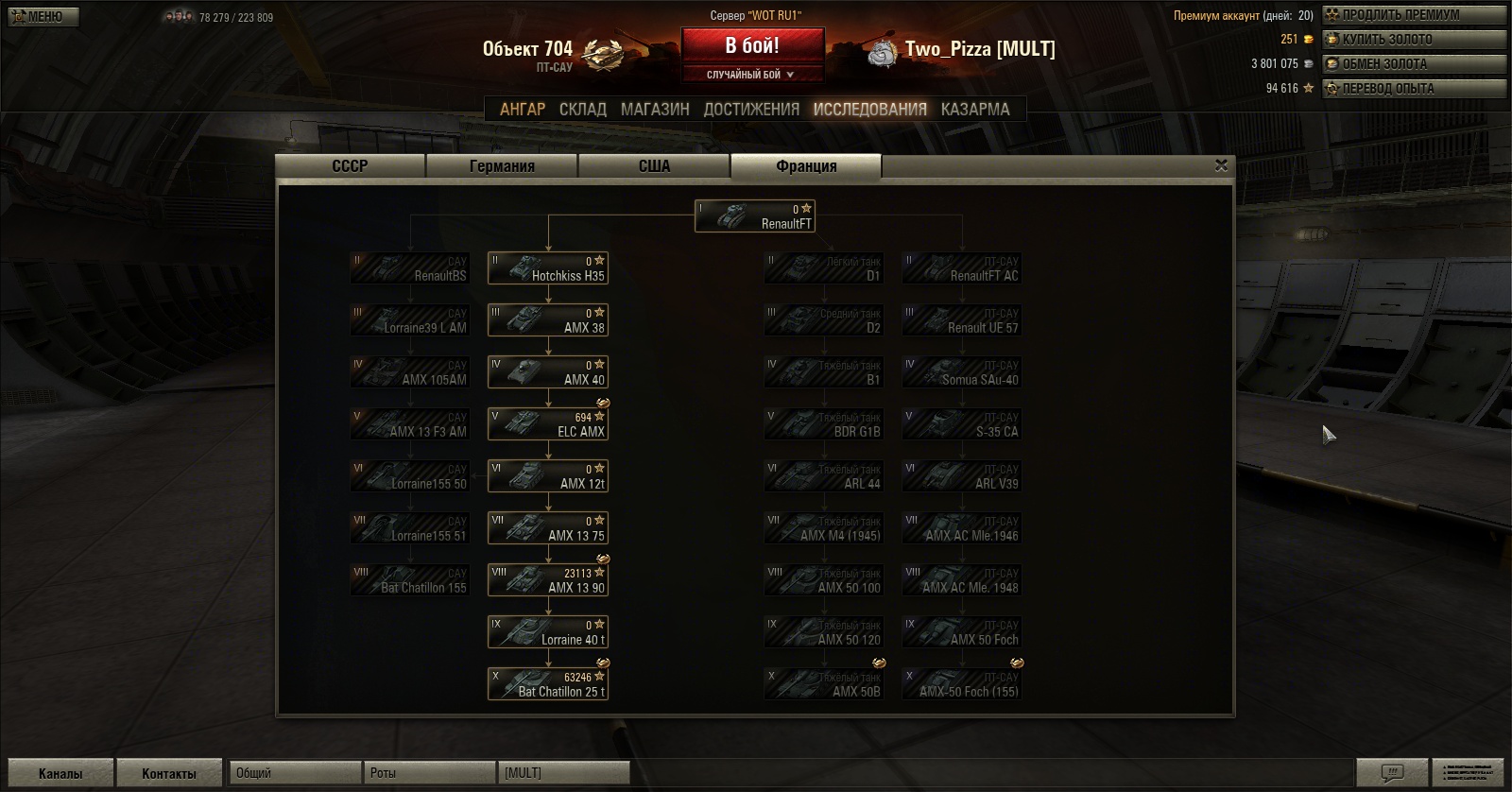Show the ДОСТИЖЕНИЯ section
The height and width of the screenshot is (792, 1512).
click(751, 110)
